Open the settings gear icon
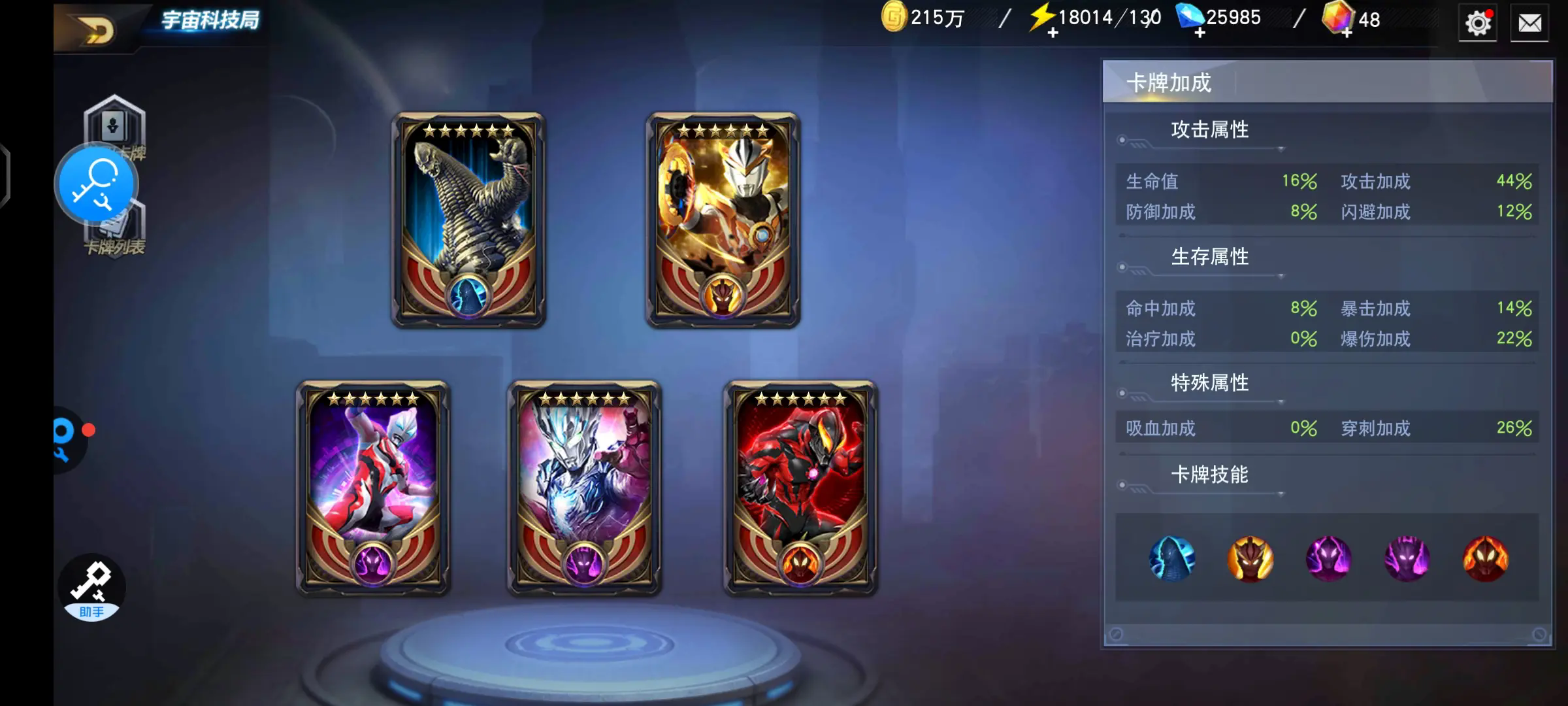 (1477, 24)
